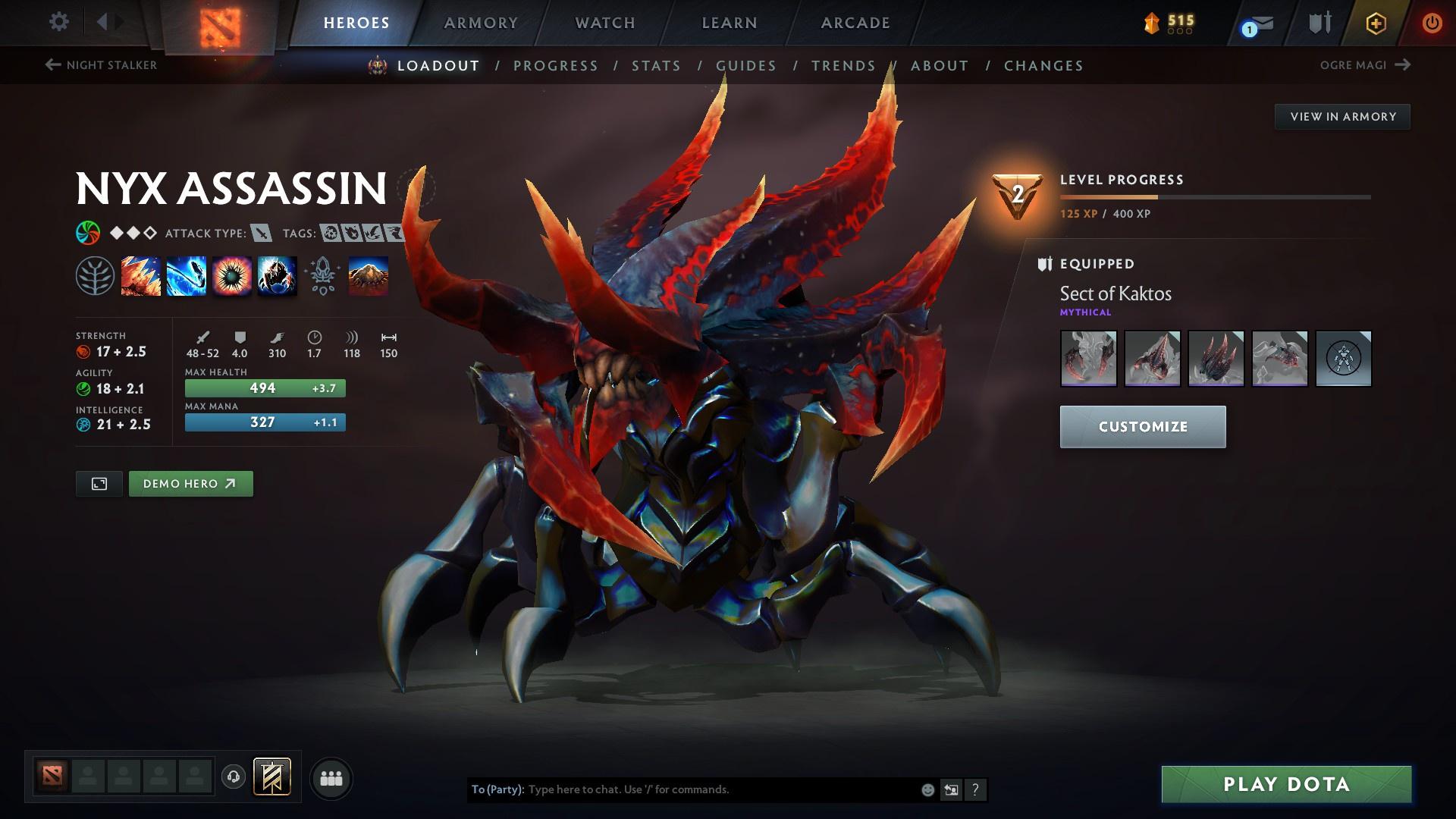
Task: Open the settings gear
Action: click(58, 22)
